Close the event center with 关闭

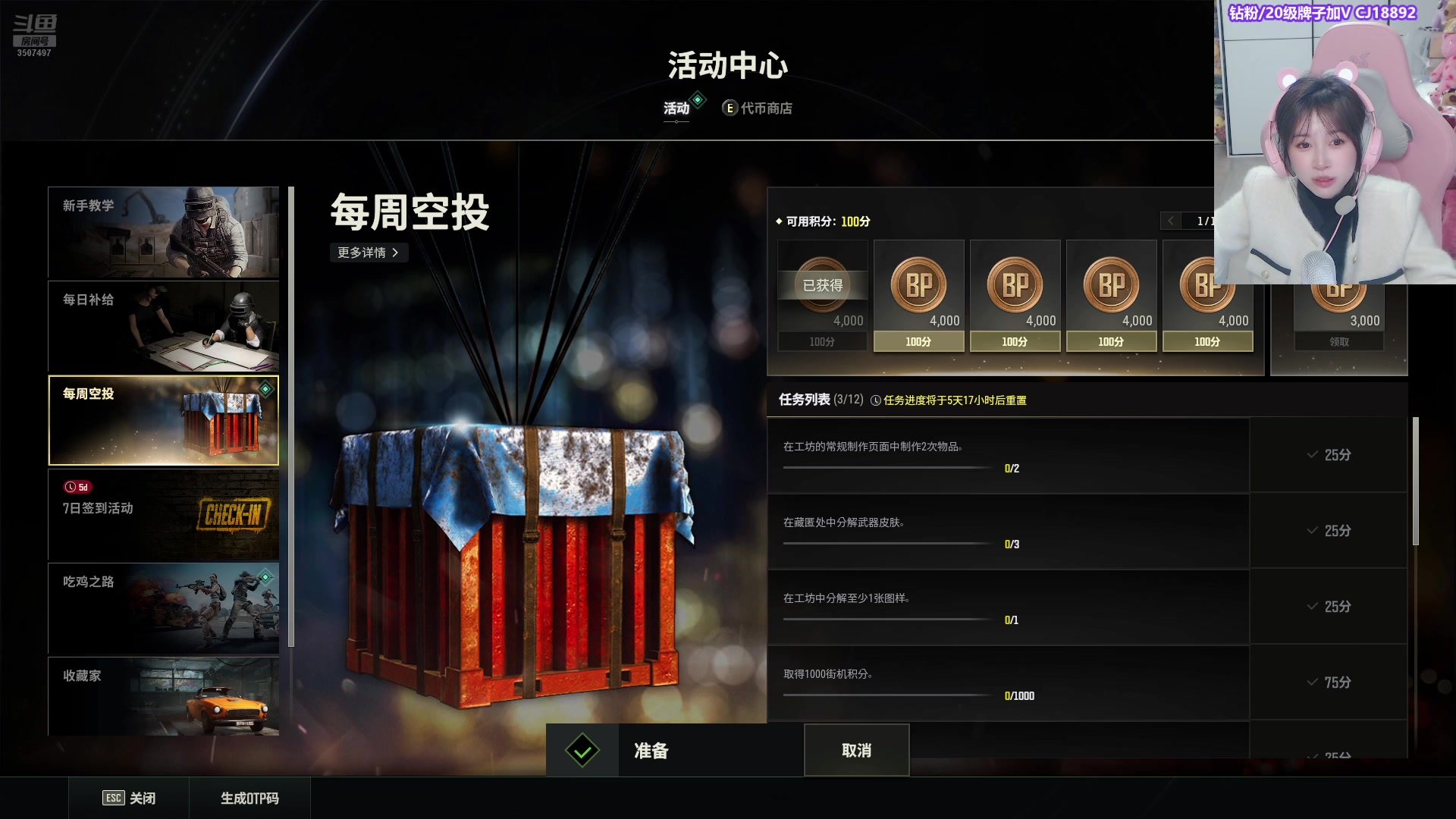[129, 798]
